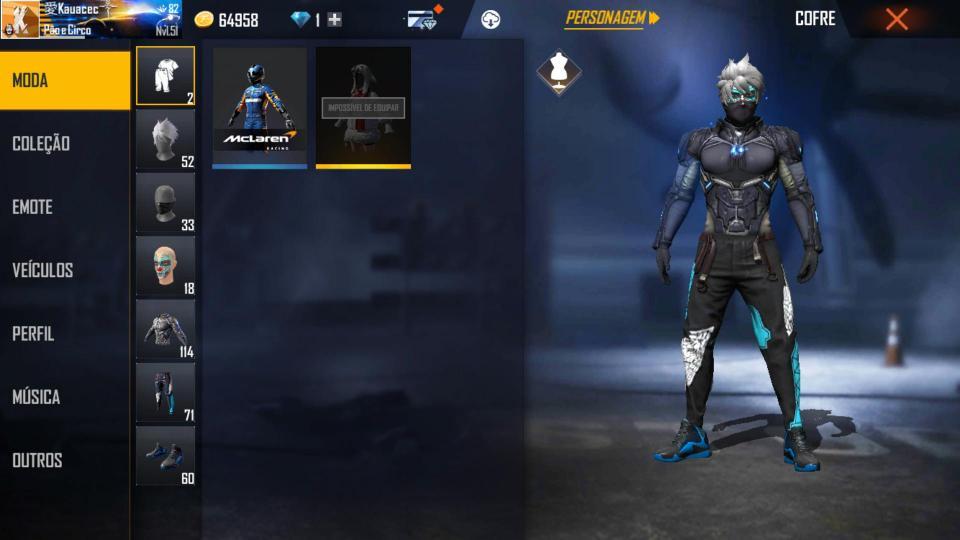Switch to the Moda category
The width and height of the screenshot is (960, 540).
[65, 80]
